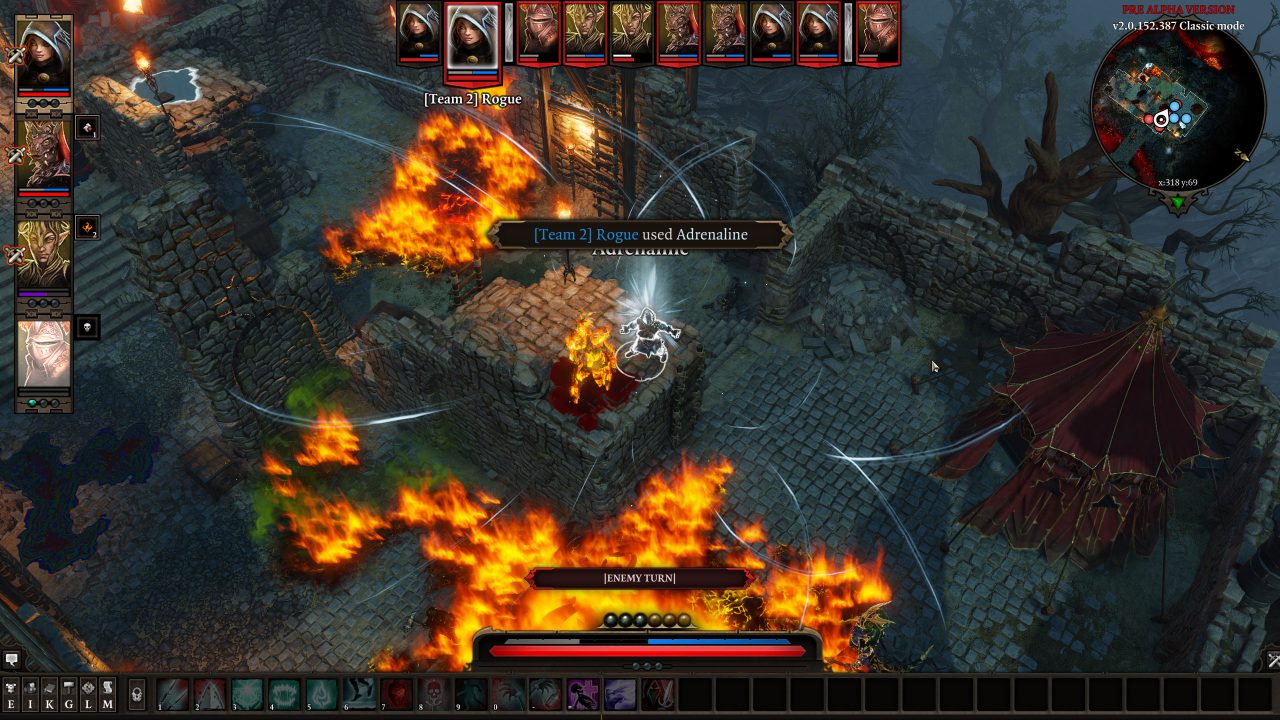This screenshot has width=1280, height=720.
Task: Select the hooded rogue party portrait
Action: click(44, 54)
